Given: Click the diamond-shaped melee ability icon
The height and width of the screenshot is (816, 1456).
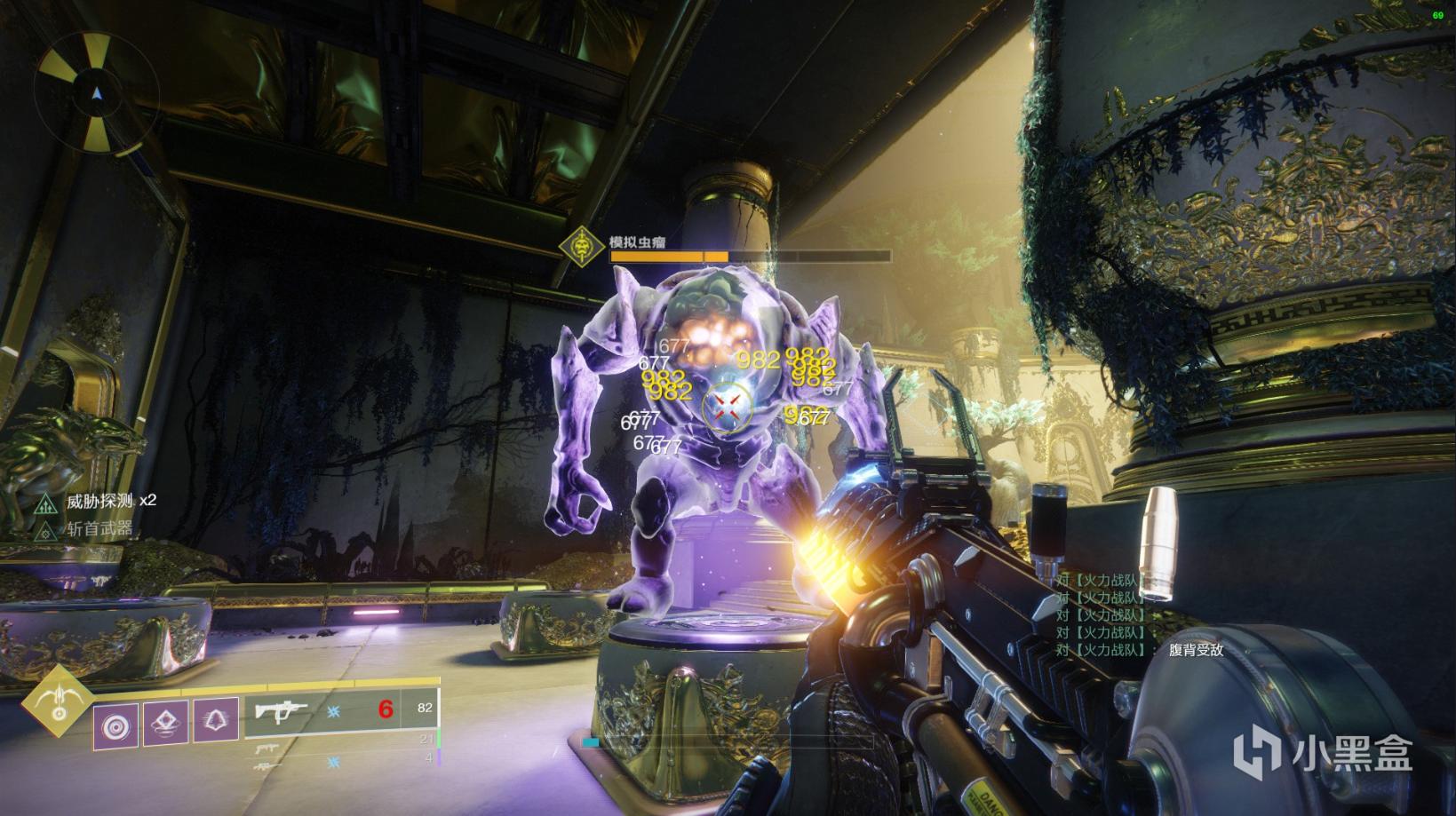Looking at the screenshot, I should point(165,724).
